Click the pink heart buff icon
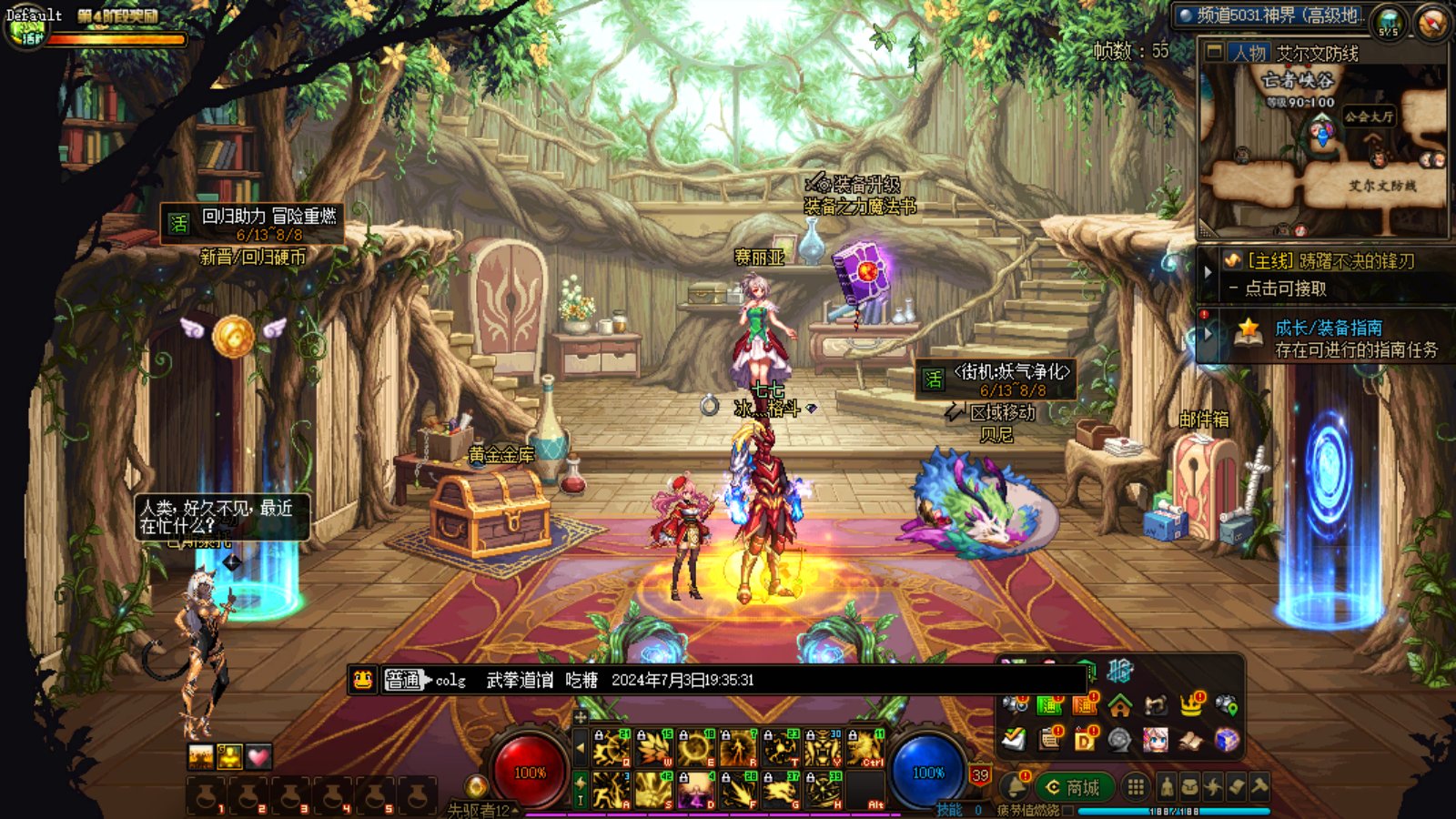 (x=259, y=756)
